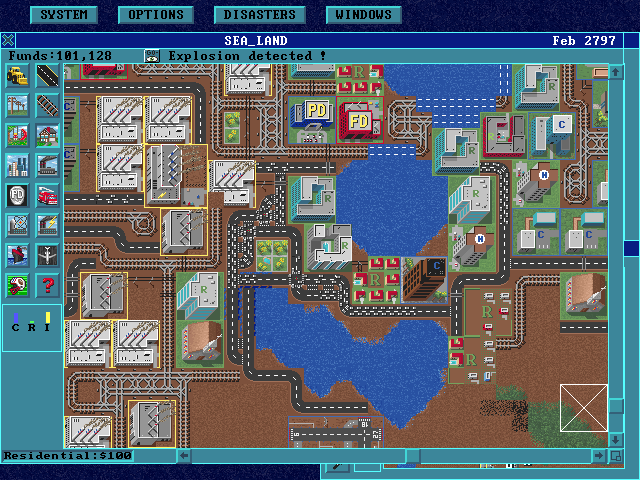
Task: Select the police department tool
Action: pyautogui.click(x=18, y=196)
